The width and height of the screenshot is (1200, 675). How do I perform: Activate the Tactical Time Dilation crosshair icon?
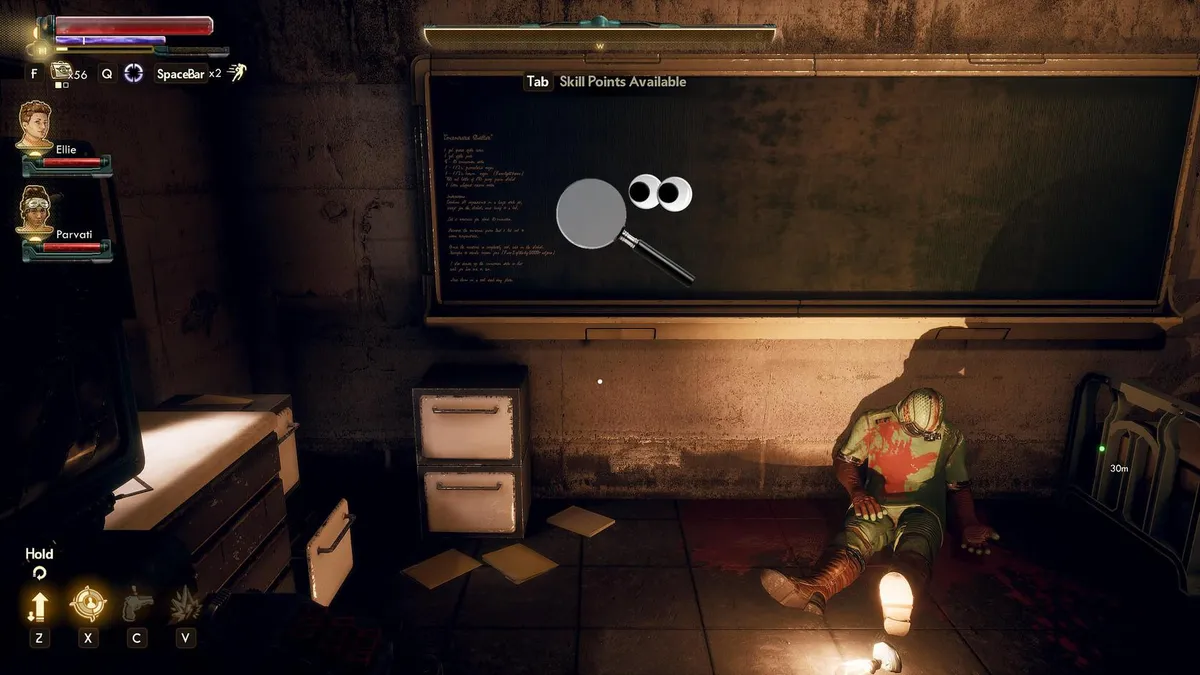(134, 73)
